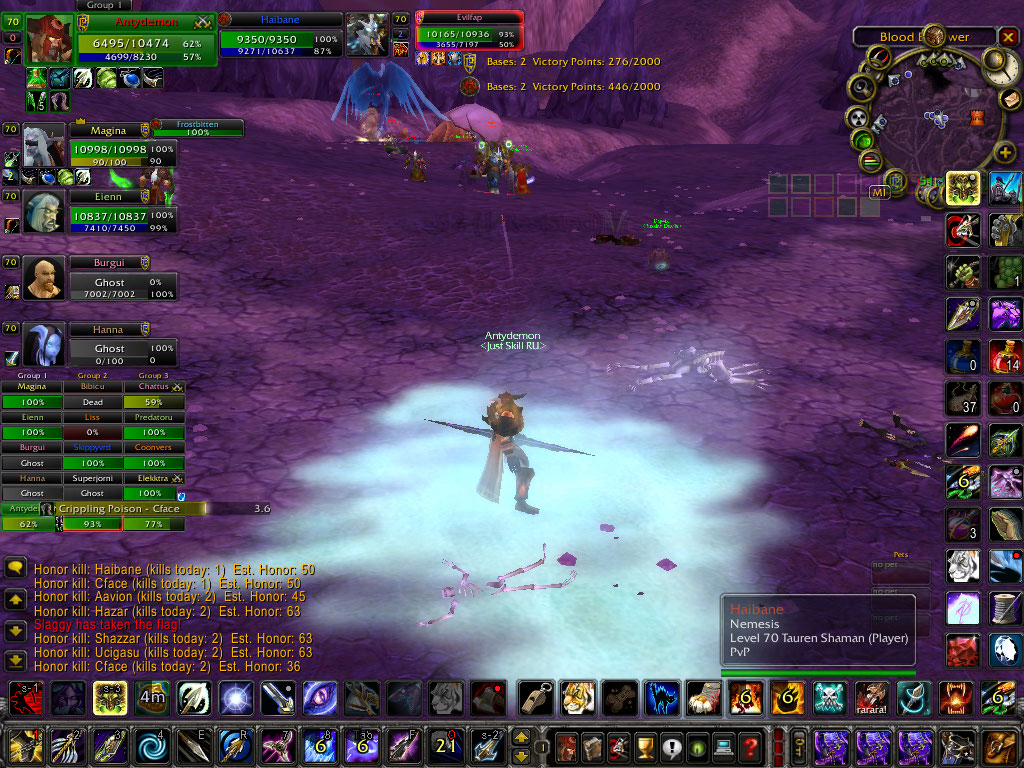Select Antydemon's player portrait frame

(x=50, y=40)
